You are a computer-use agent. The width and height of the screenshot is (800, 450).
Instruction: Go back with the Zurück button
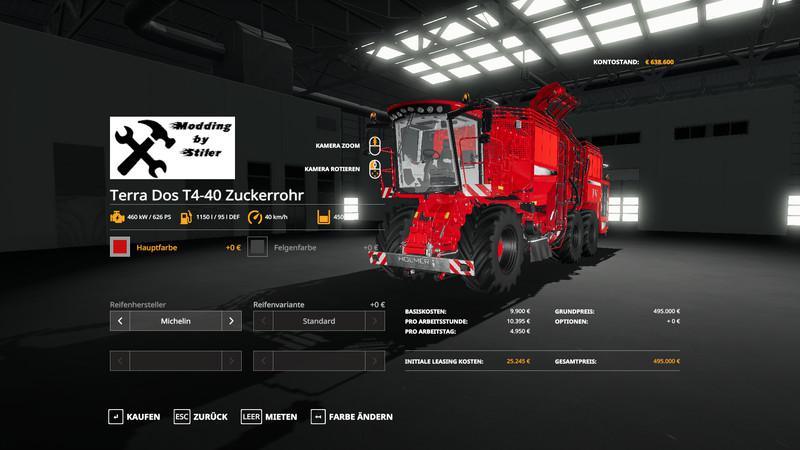coord(201,416)
